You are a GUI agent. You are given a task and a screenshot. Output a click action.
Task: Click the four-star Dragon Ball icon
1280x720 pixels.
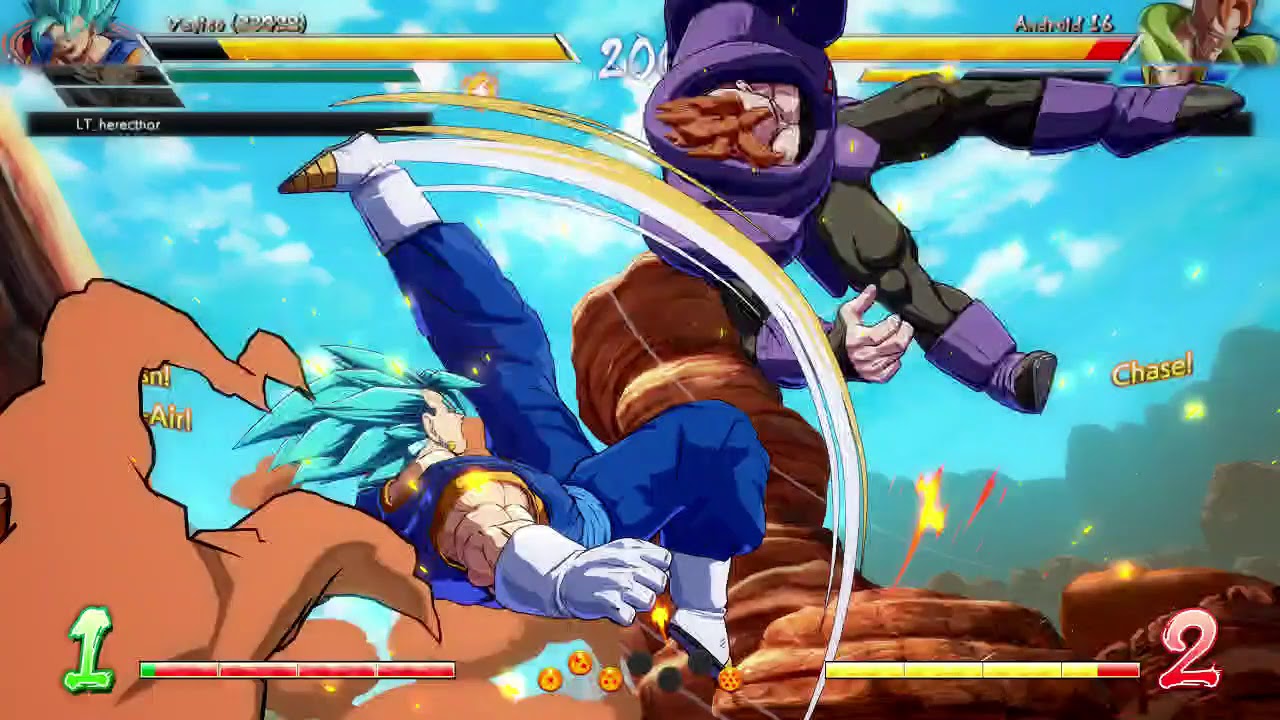(610, 679)
